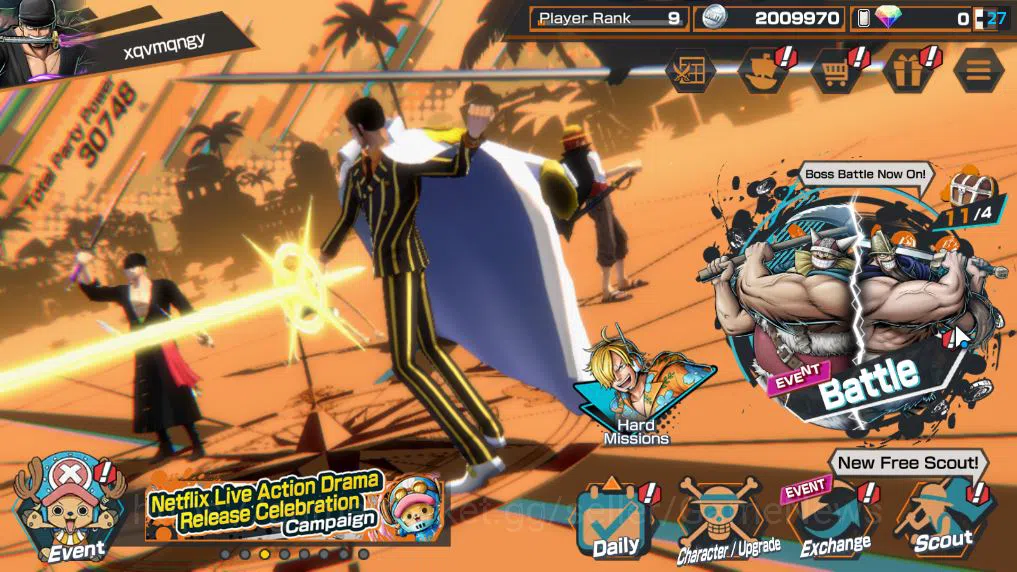Open Hard Missions with Sanji

click(x=637, y=390)
